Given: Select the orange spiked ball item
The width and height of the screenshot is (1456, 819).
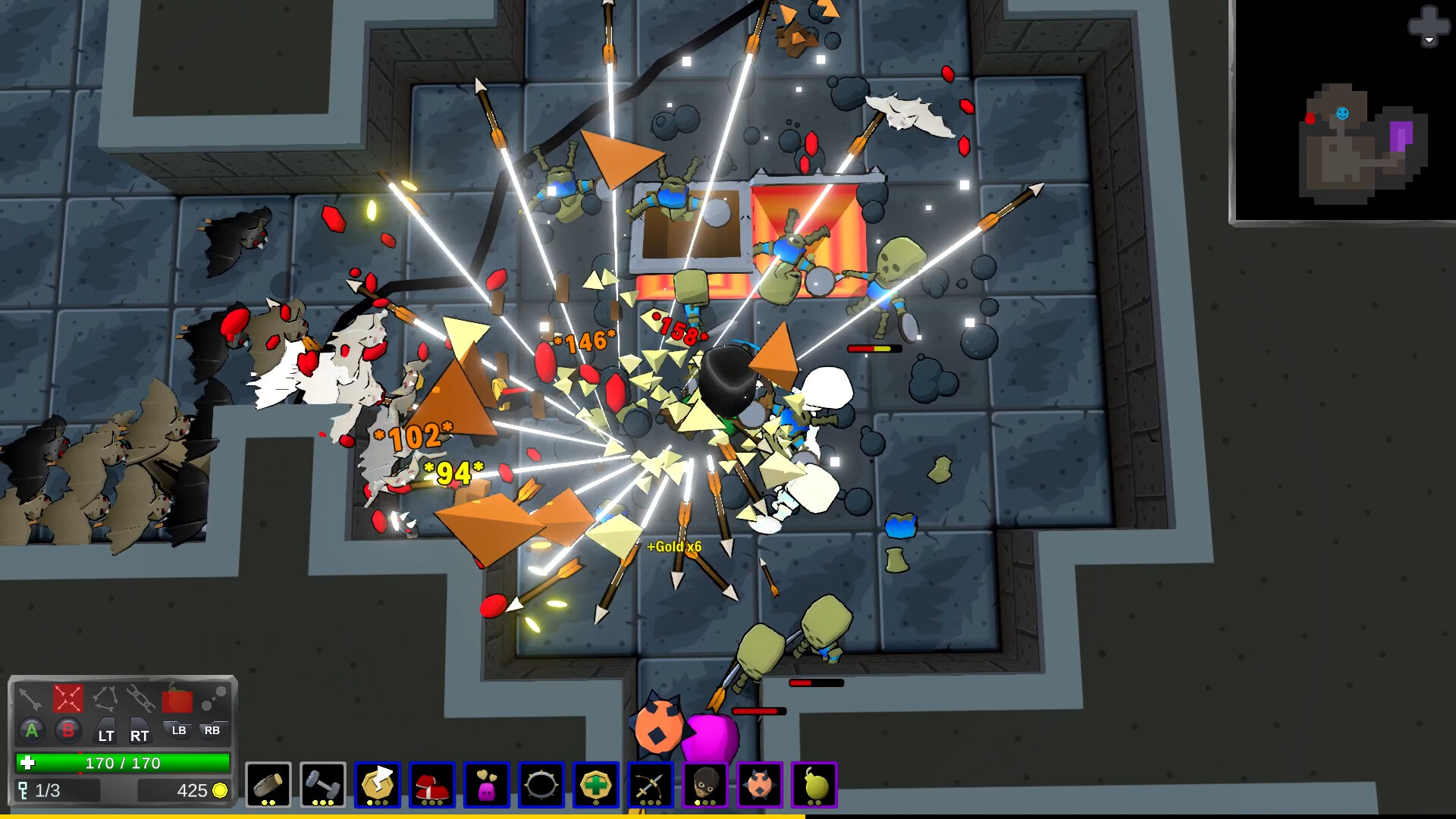Looking at the screenshot, I should click(x=759, y=785).
